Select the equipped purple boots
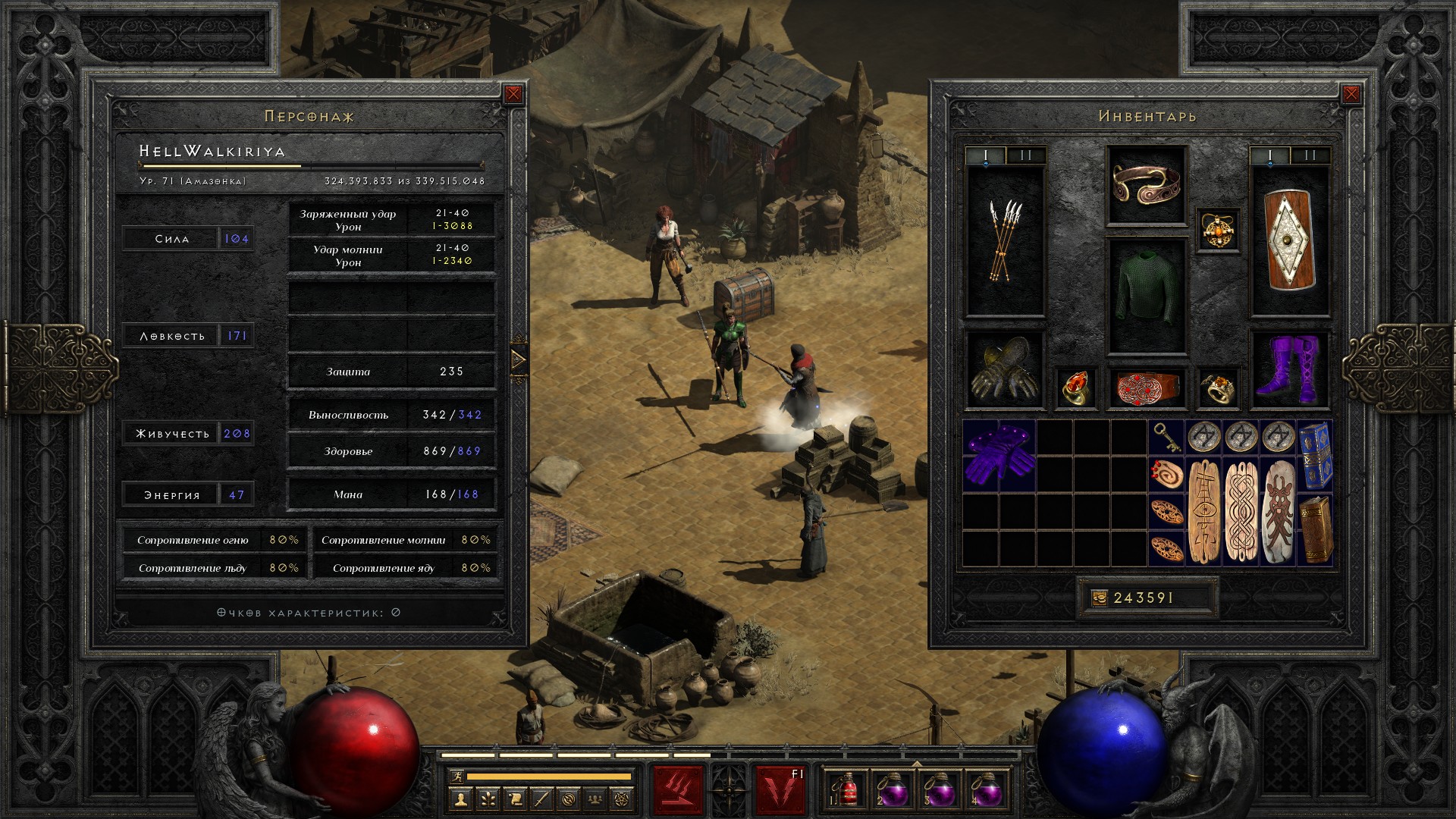 [x=1290, y=370]
